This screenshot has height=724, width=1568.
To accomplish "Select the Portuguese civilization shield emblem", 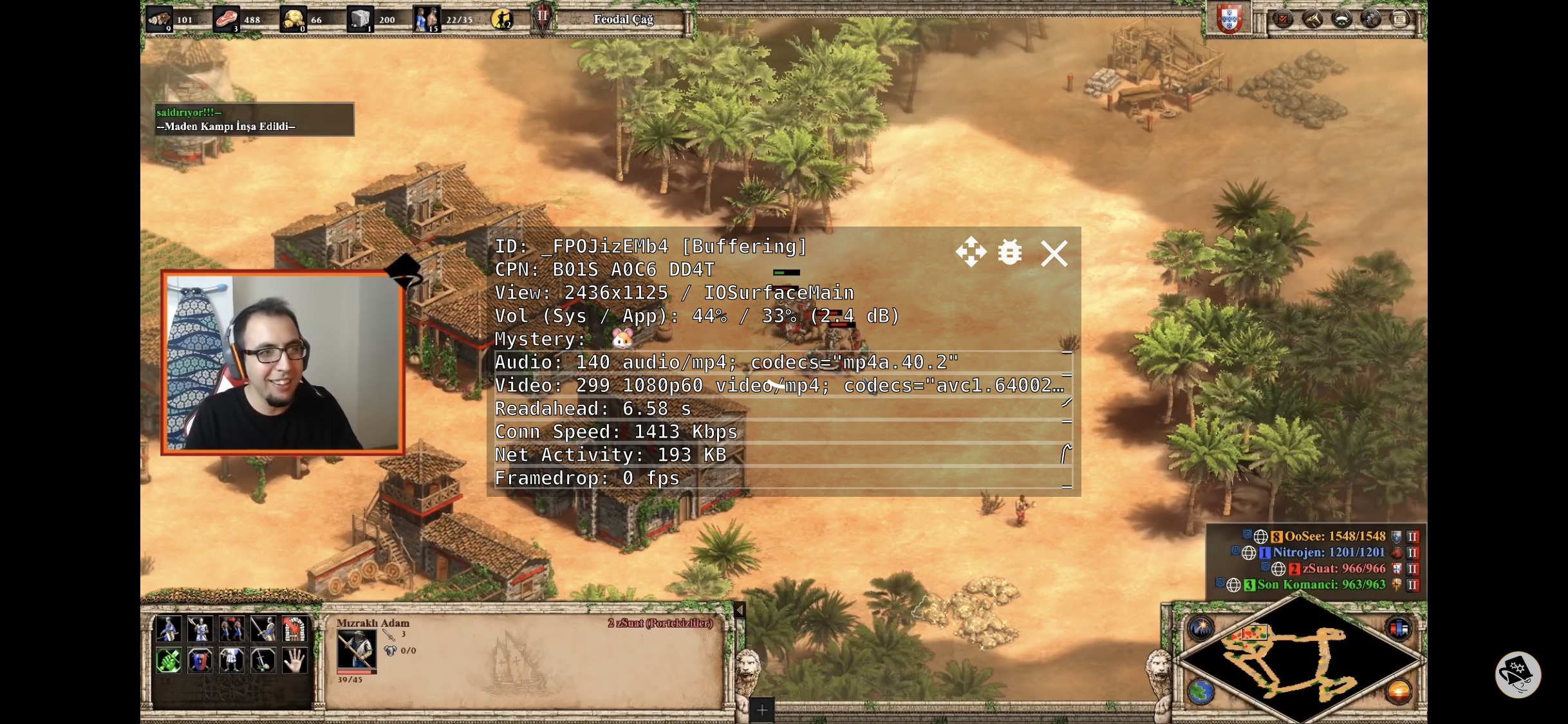I will pos(1229,19).
